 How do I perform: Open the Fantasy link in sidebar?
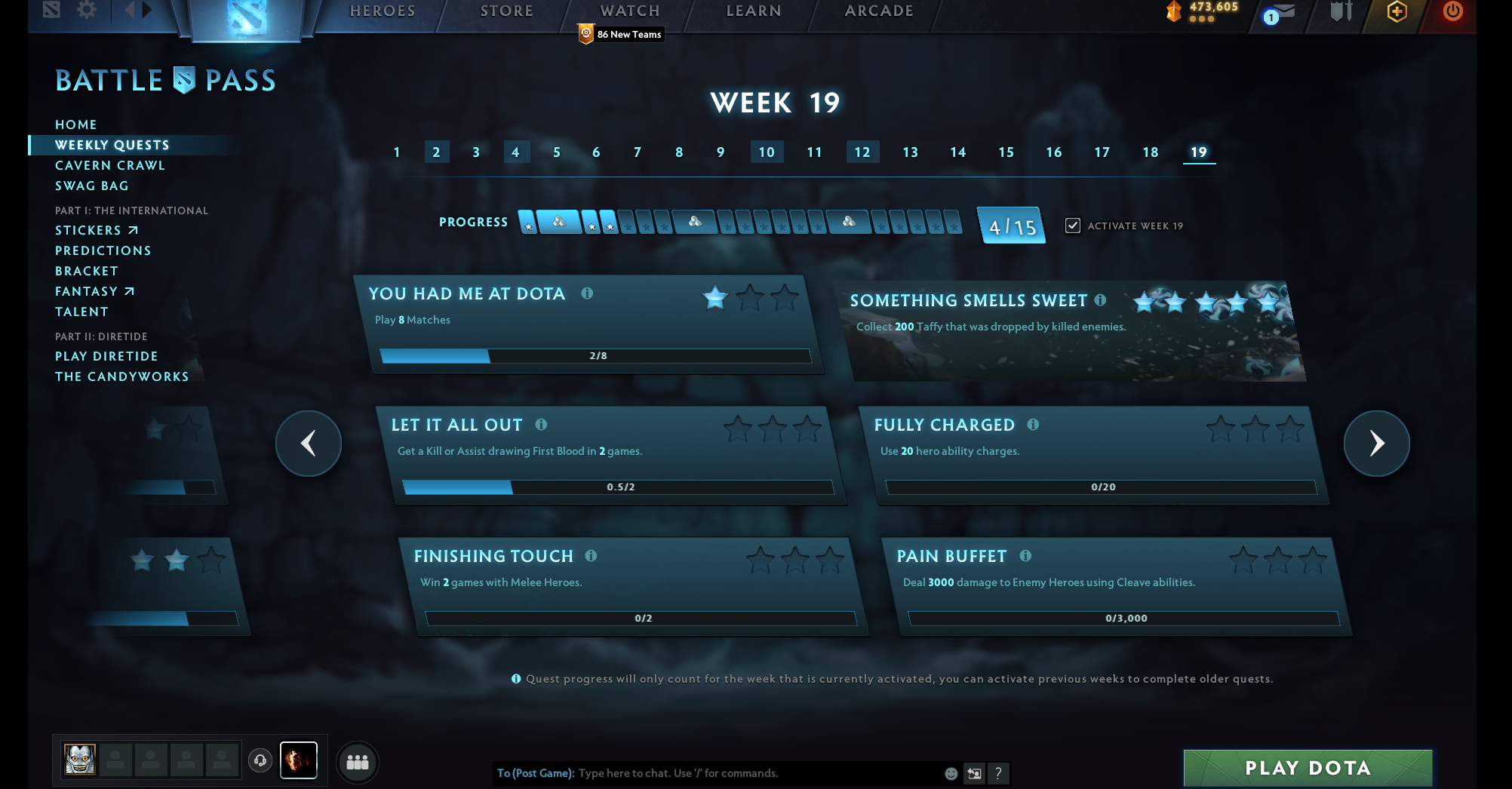[88, 290]
